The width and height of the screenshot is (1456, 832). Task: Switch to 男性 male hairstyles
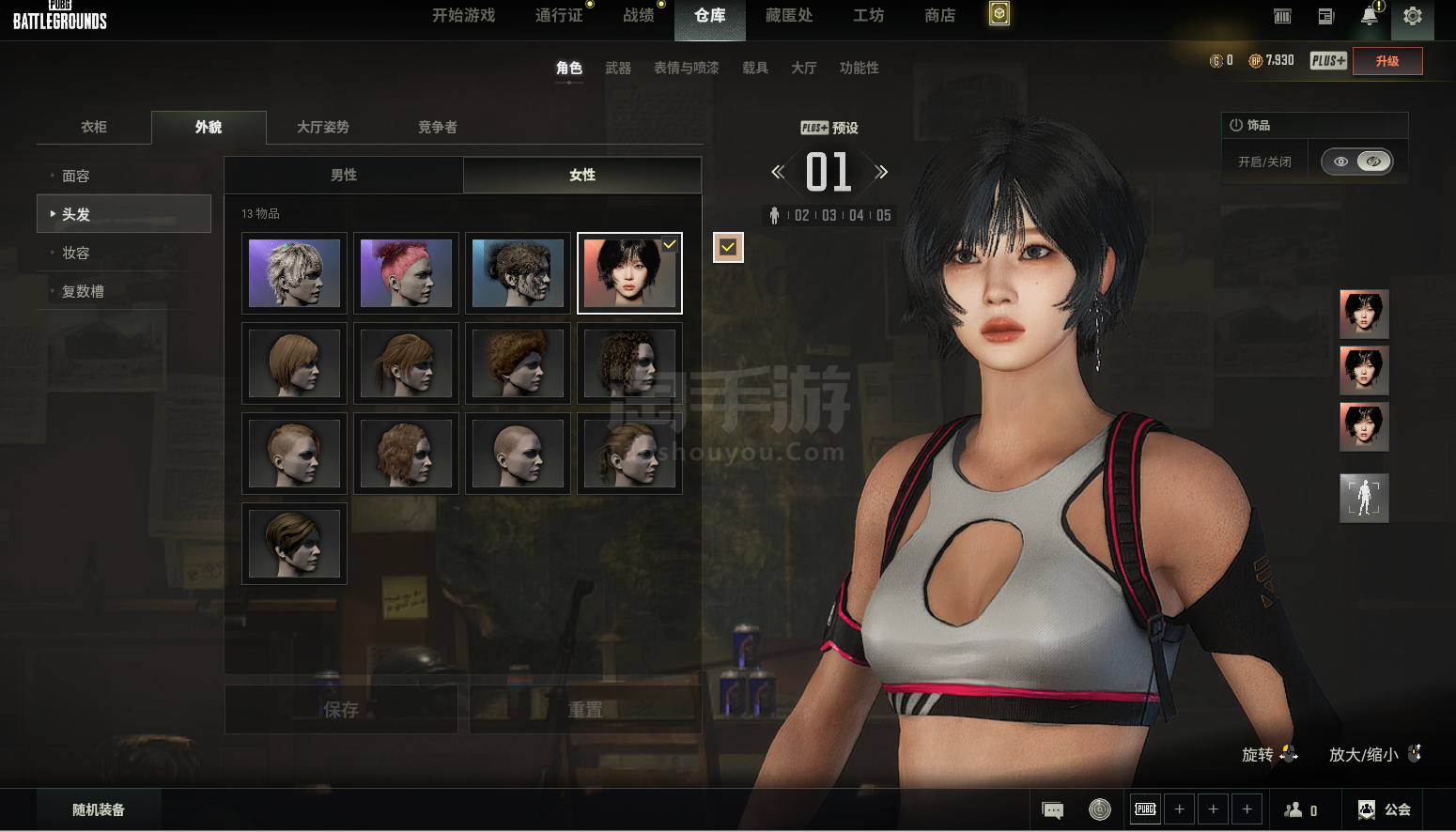[x=344, y=176]
